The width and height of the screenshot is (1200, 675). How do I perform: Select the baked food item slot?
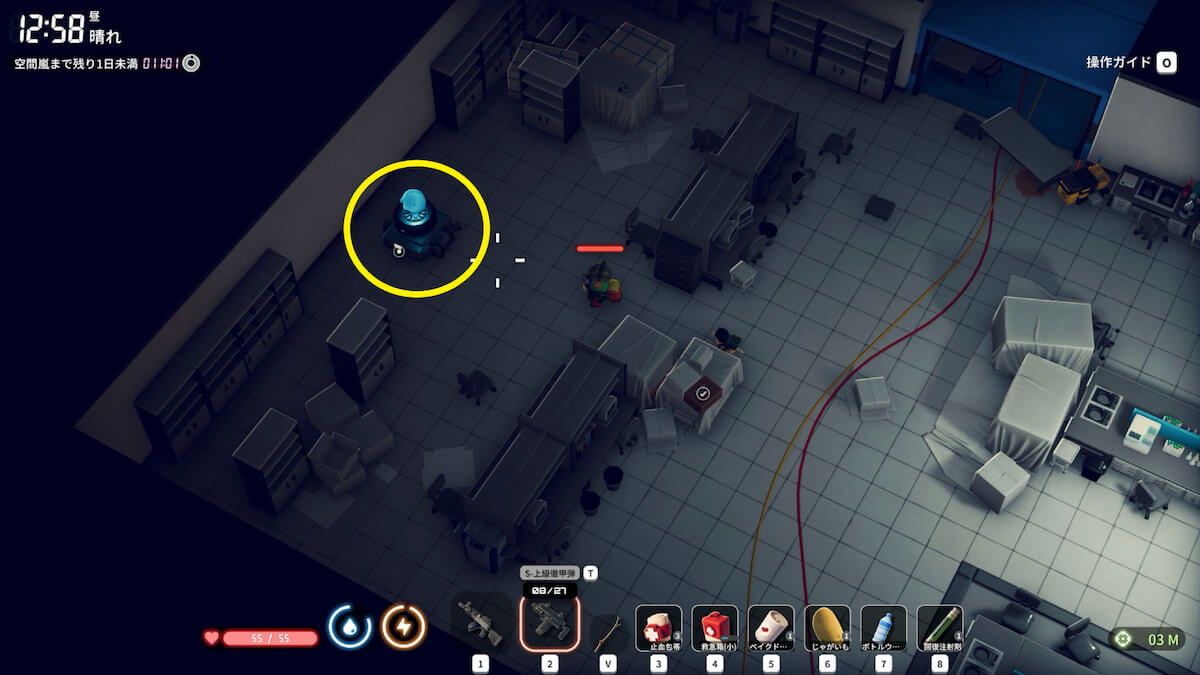pyautogui.click(x=771, y=629)
